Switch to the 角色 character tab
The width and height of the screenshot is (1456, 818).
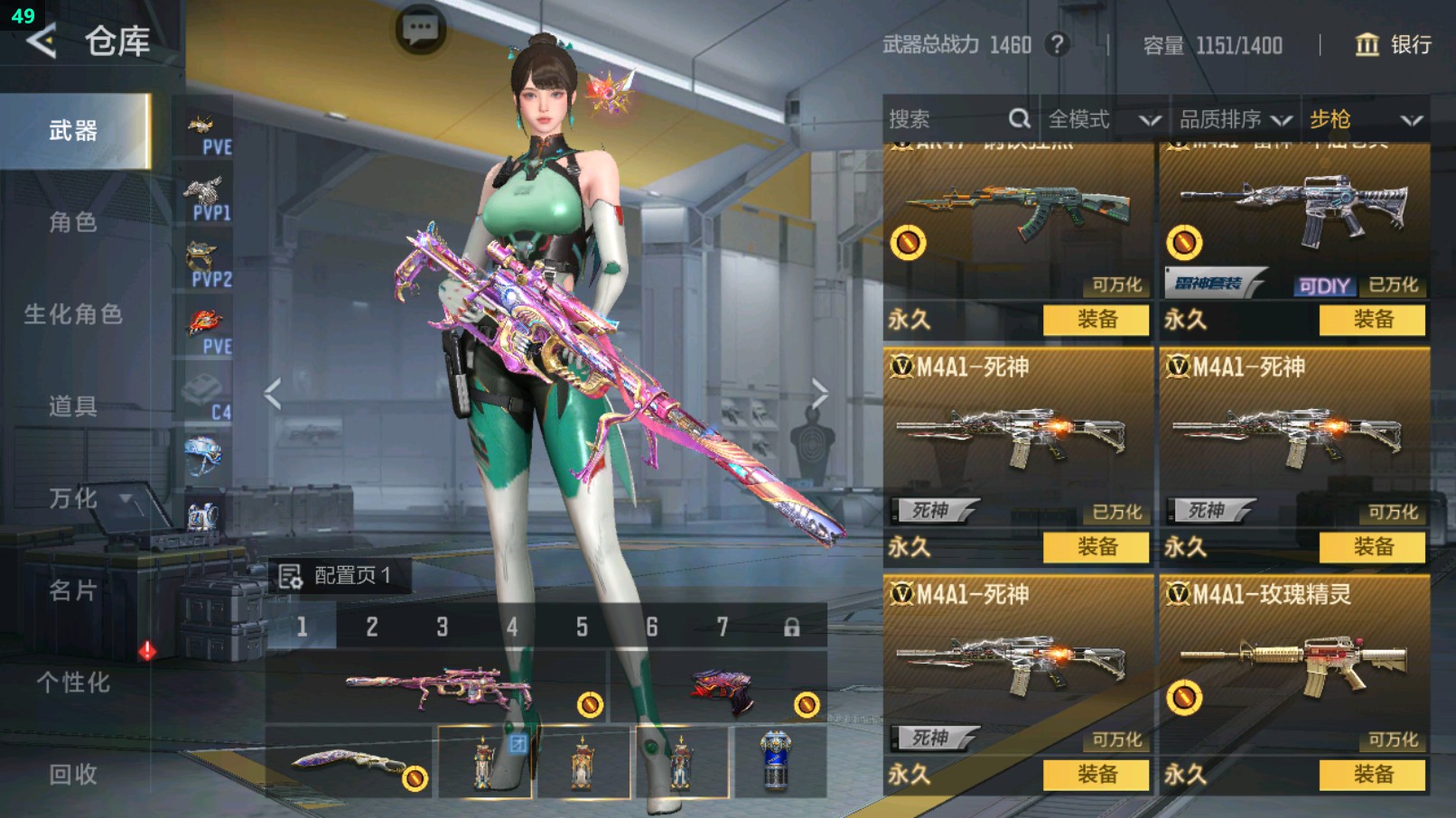pos(73,222)
